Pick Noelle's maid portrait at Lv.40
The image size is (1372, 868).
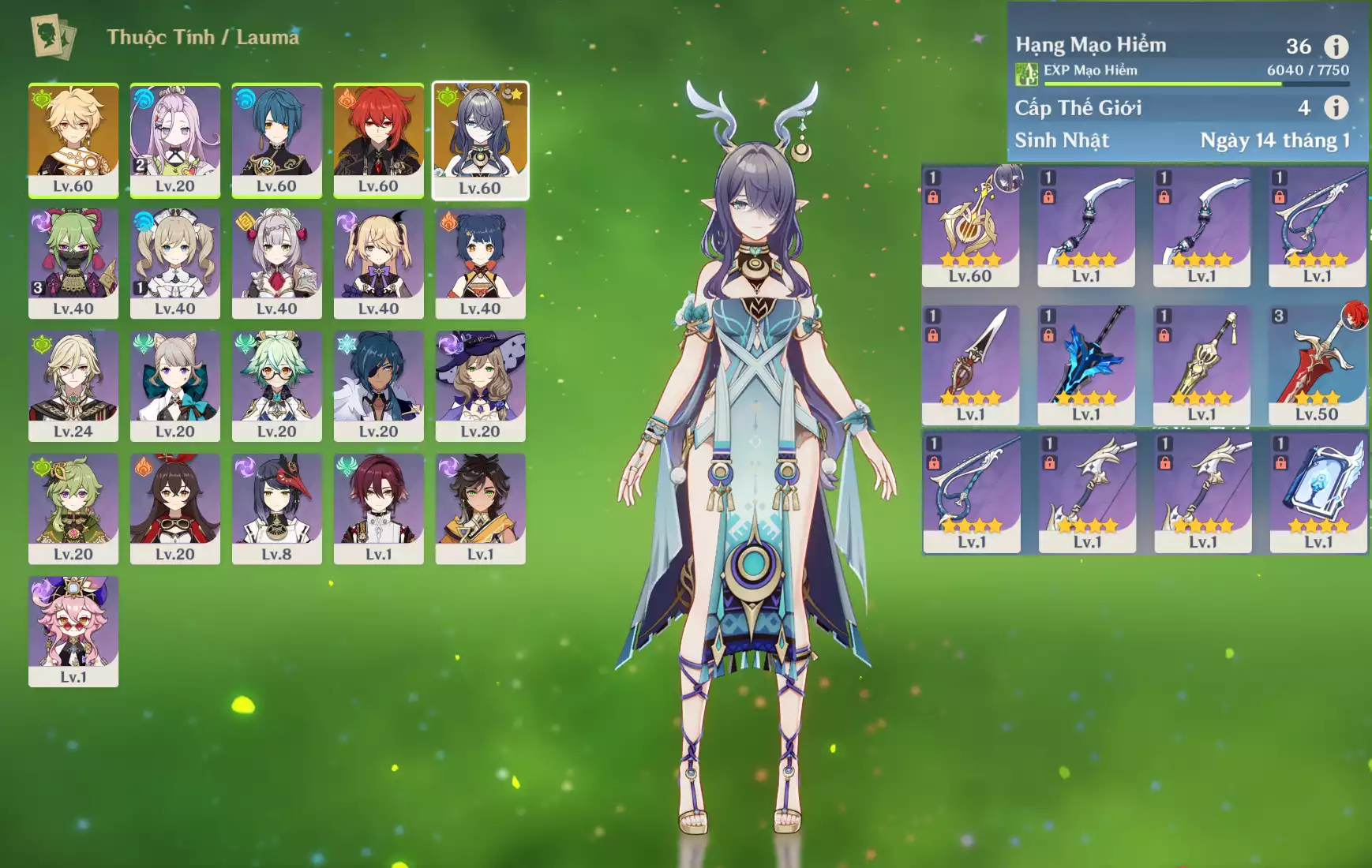tap(276, 262)
